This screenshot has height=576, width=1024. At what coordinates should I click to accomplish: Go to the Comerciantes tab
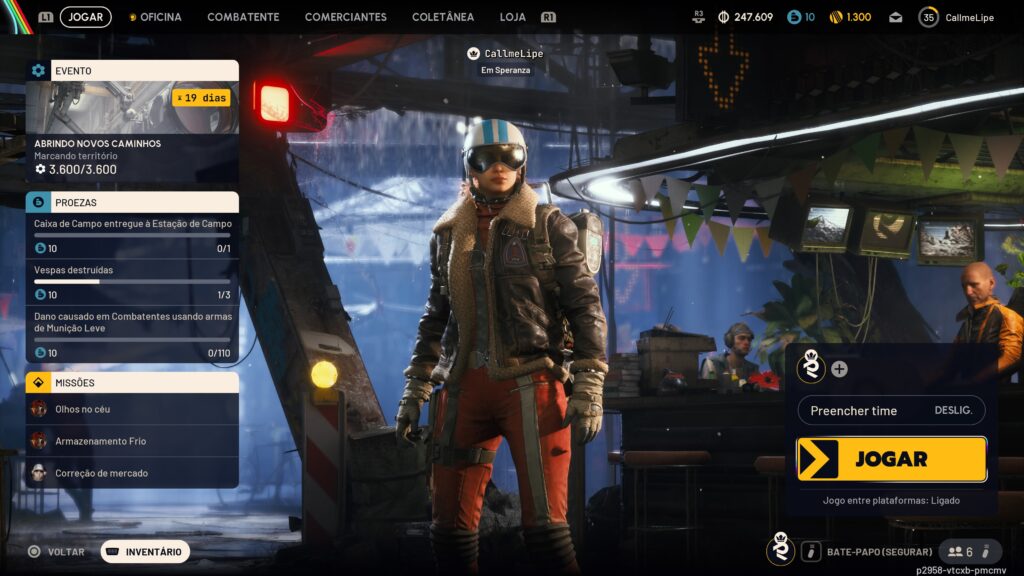(x=345, y=17)
